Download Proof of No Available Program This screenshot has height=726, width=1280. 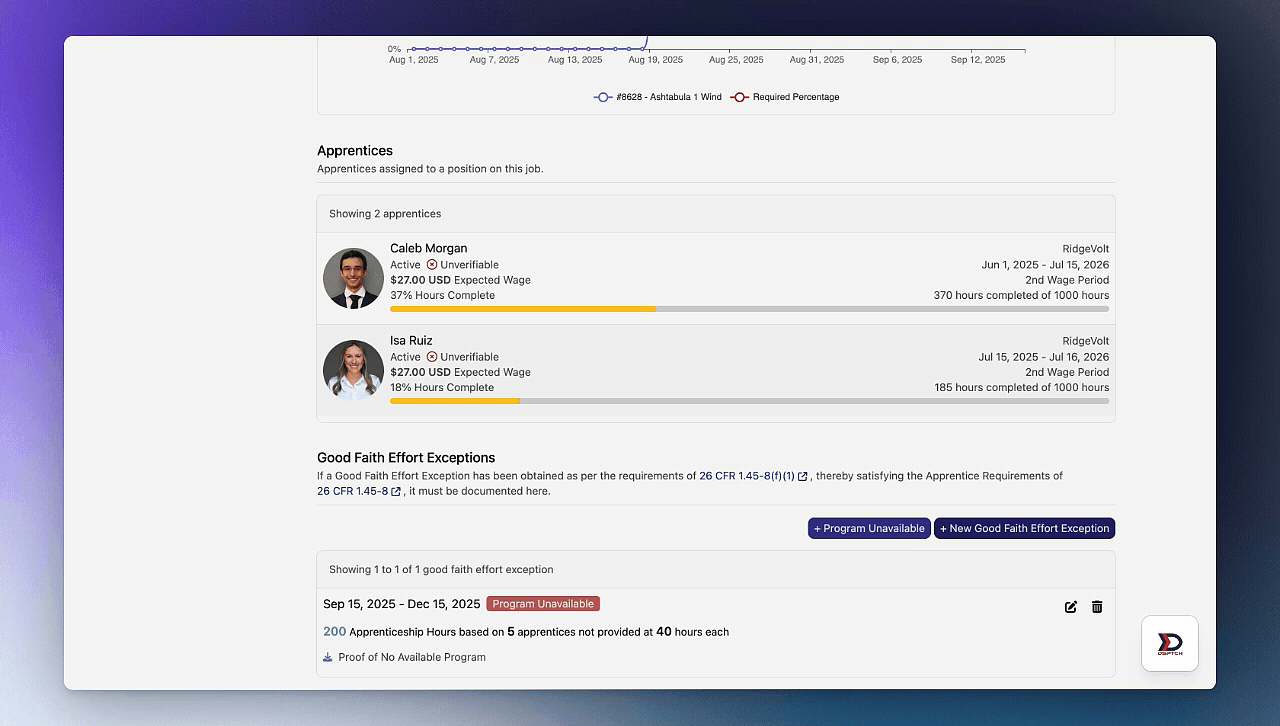tap(411, 657)
